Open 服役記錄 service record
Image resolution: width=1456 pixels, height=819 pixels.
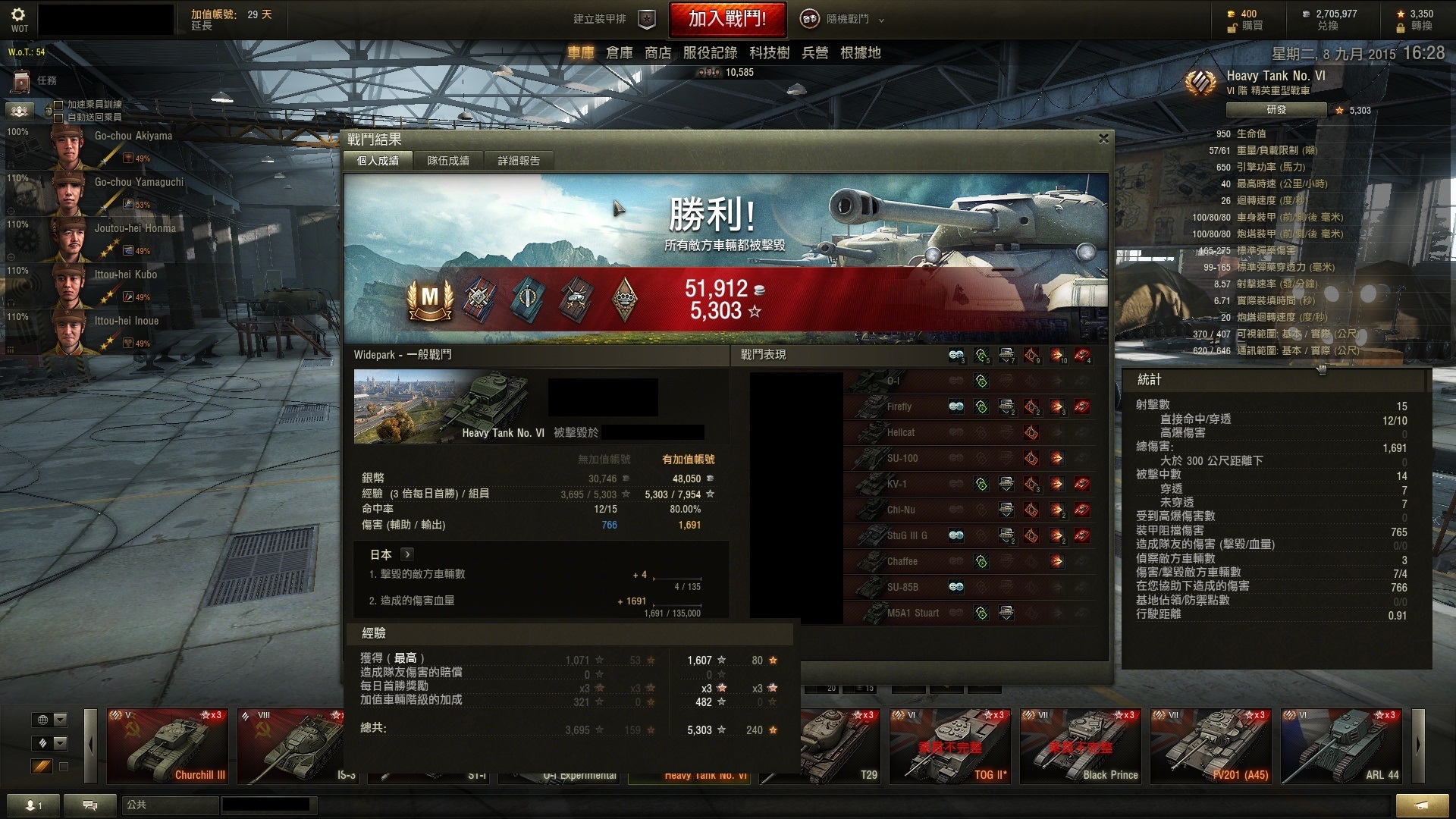click(x=710, y=53)
